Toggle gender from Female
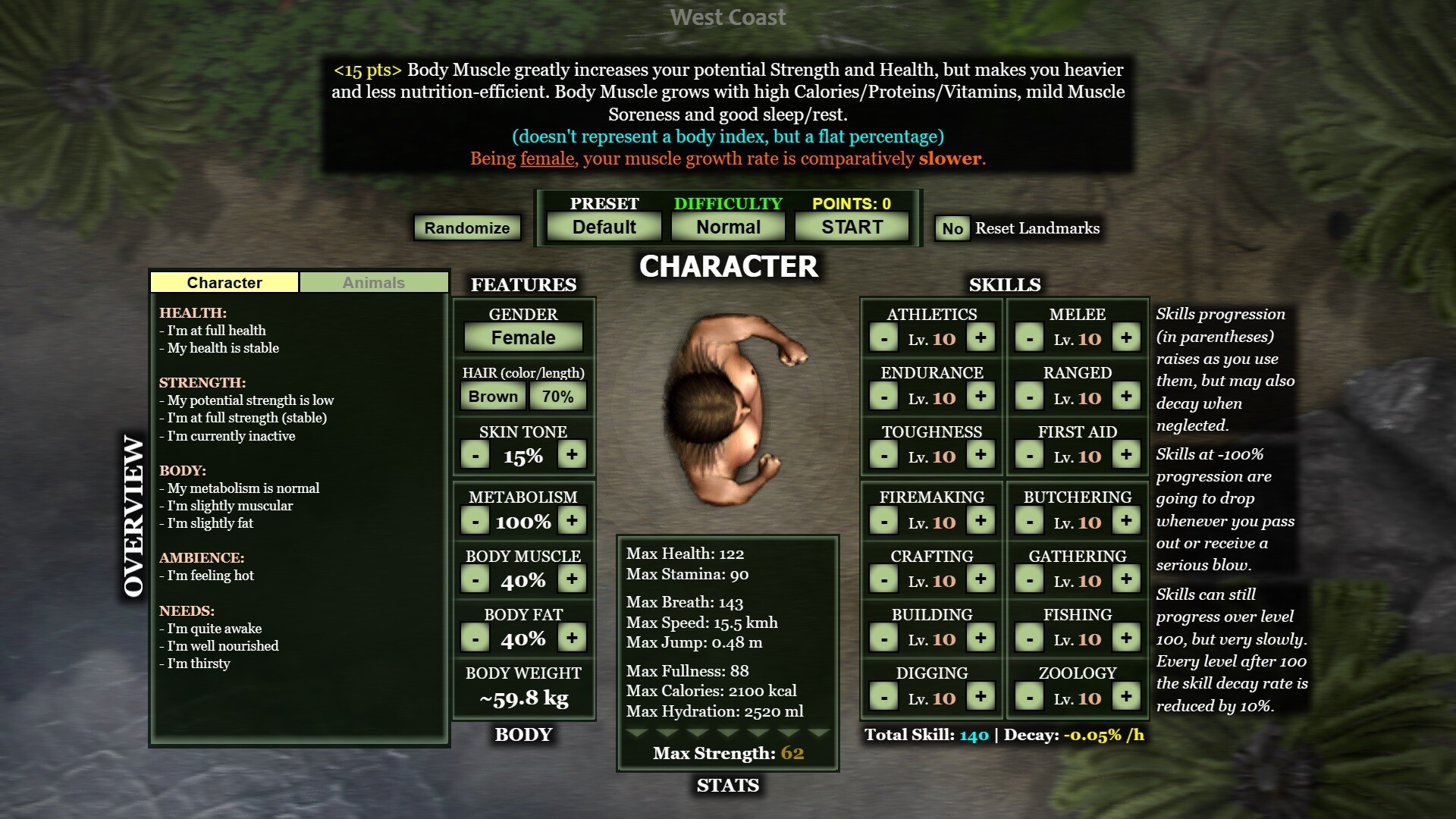Image resolution: width=1456 pixels, height=819 pixels. point(523,337)
